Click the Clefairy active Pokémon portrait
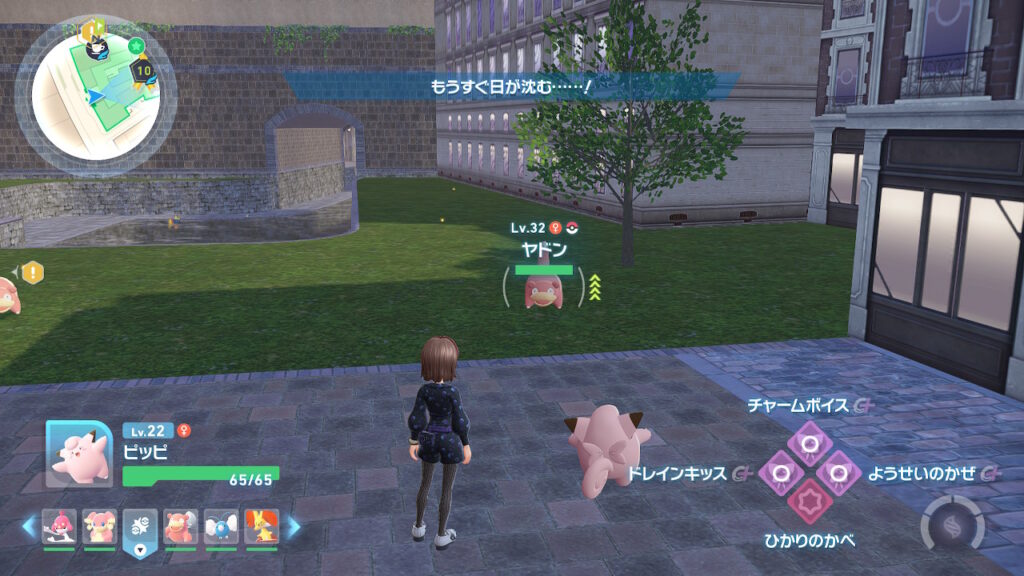This screenshot has width=1024, height=576. pyautogui.click(x=79, y=453)
